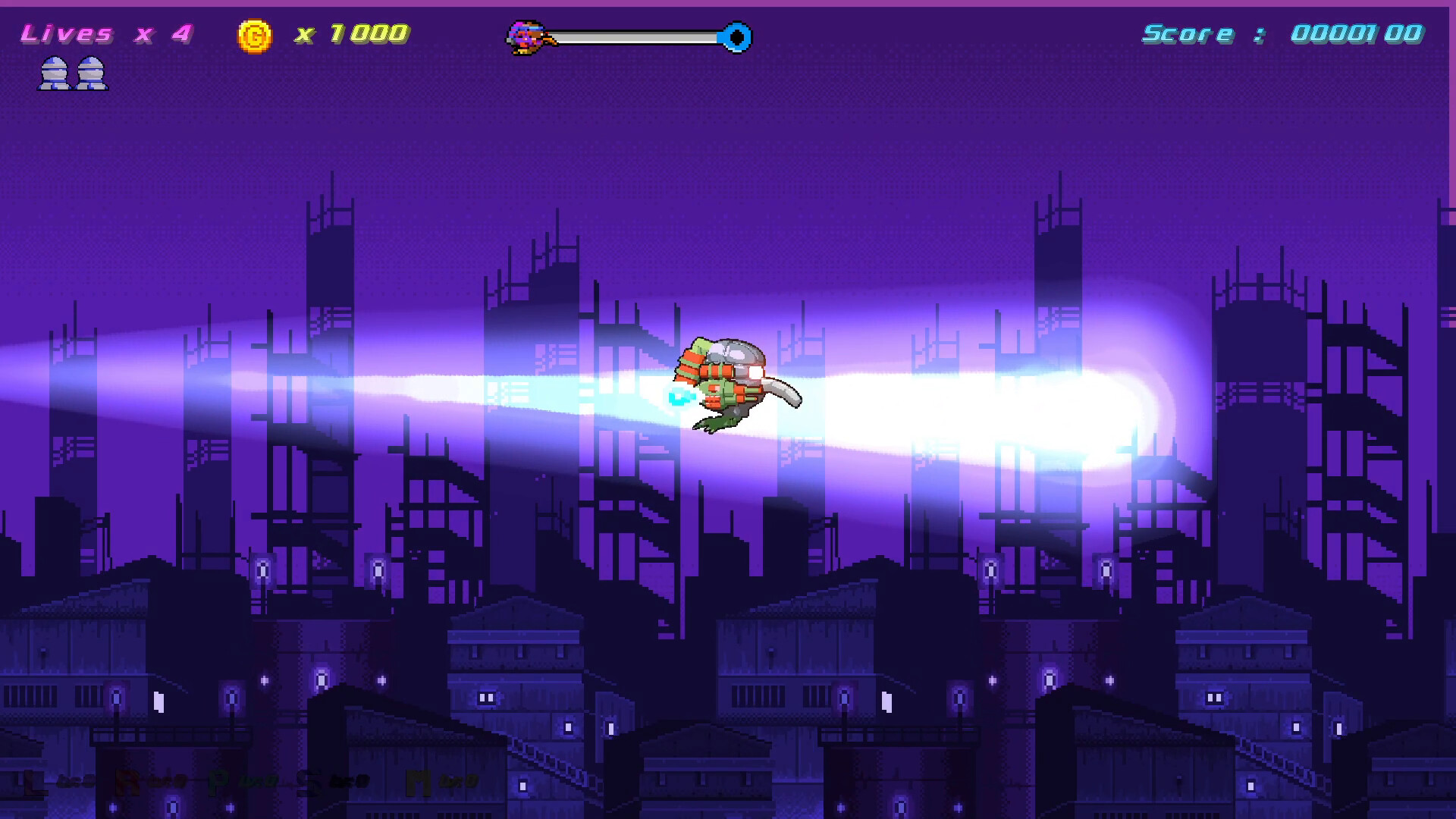
Task: Click the 0000100 score value
Action: pos(1357,34)
